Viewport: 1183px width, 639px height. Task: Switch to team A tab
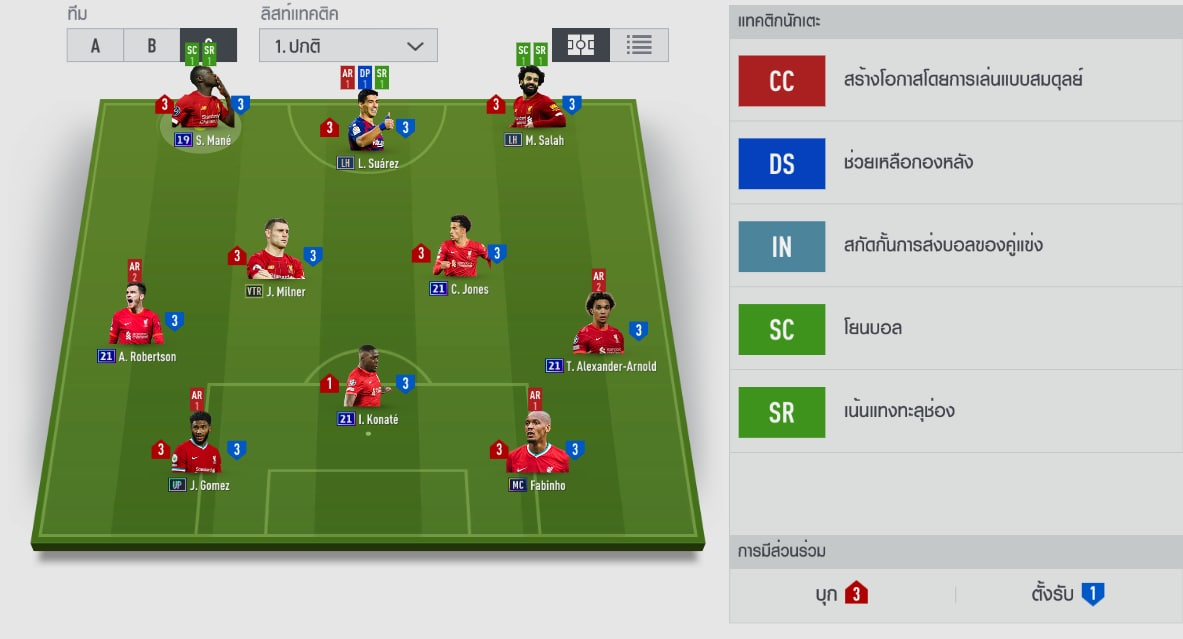click(95, 45)
